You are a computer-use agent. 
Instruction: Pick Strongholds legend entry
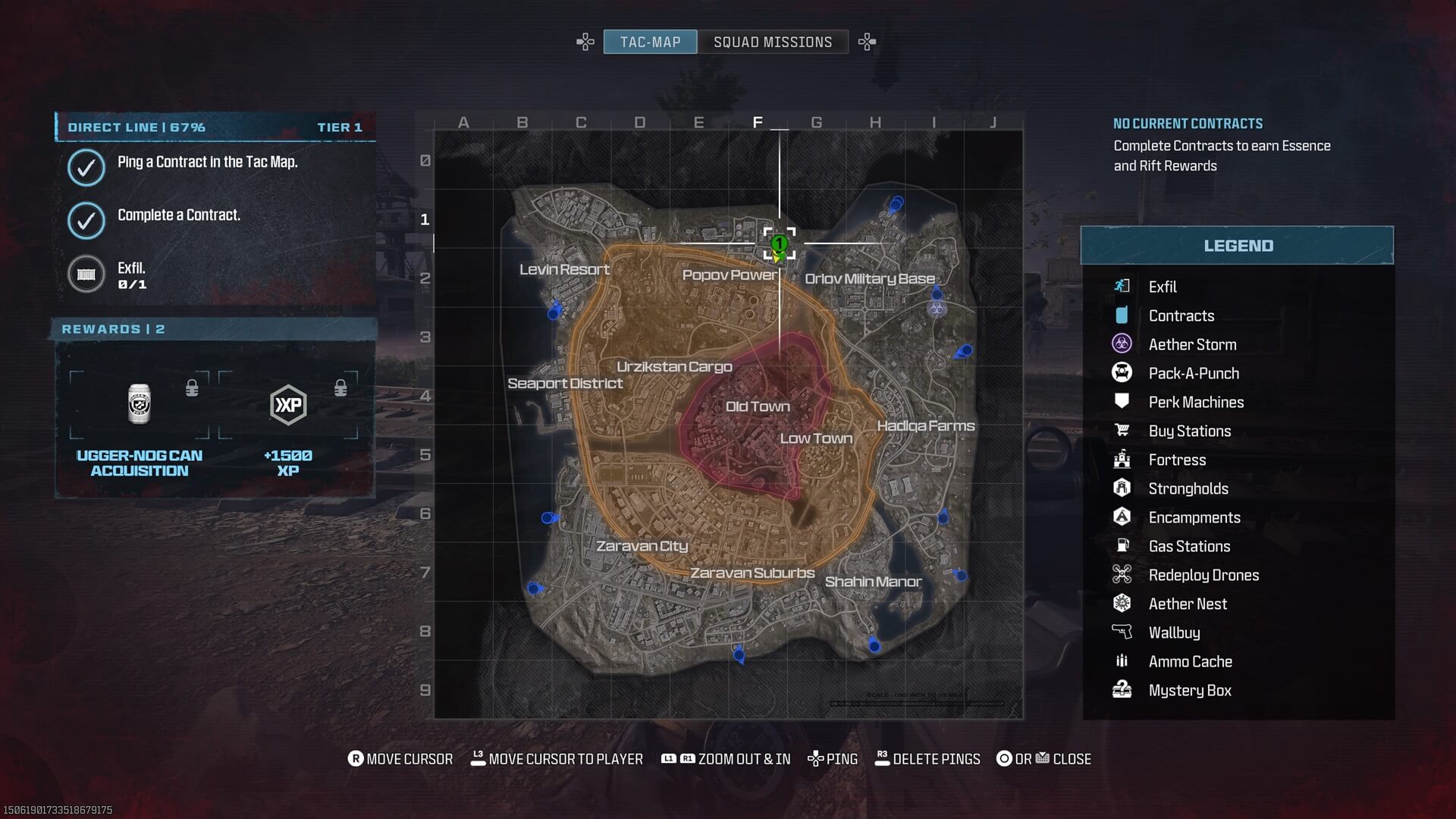tap(1188, 488)
